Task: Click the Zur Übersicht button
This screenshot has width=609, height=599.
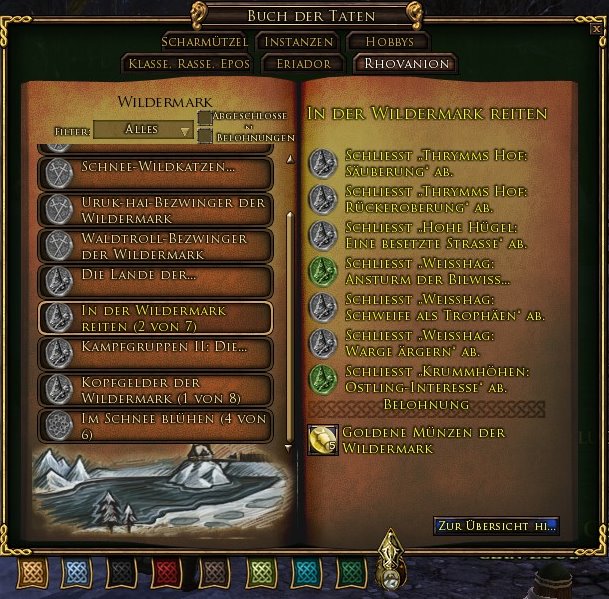Action: pyautogui.click(x=496, y=525)
